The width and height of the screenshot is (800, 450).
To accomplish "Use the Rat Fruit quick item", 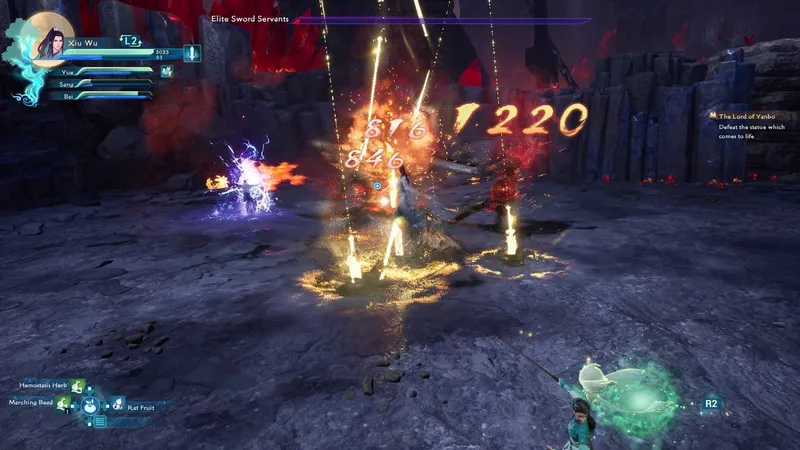I will [117, 407].
